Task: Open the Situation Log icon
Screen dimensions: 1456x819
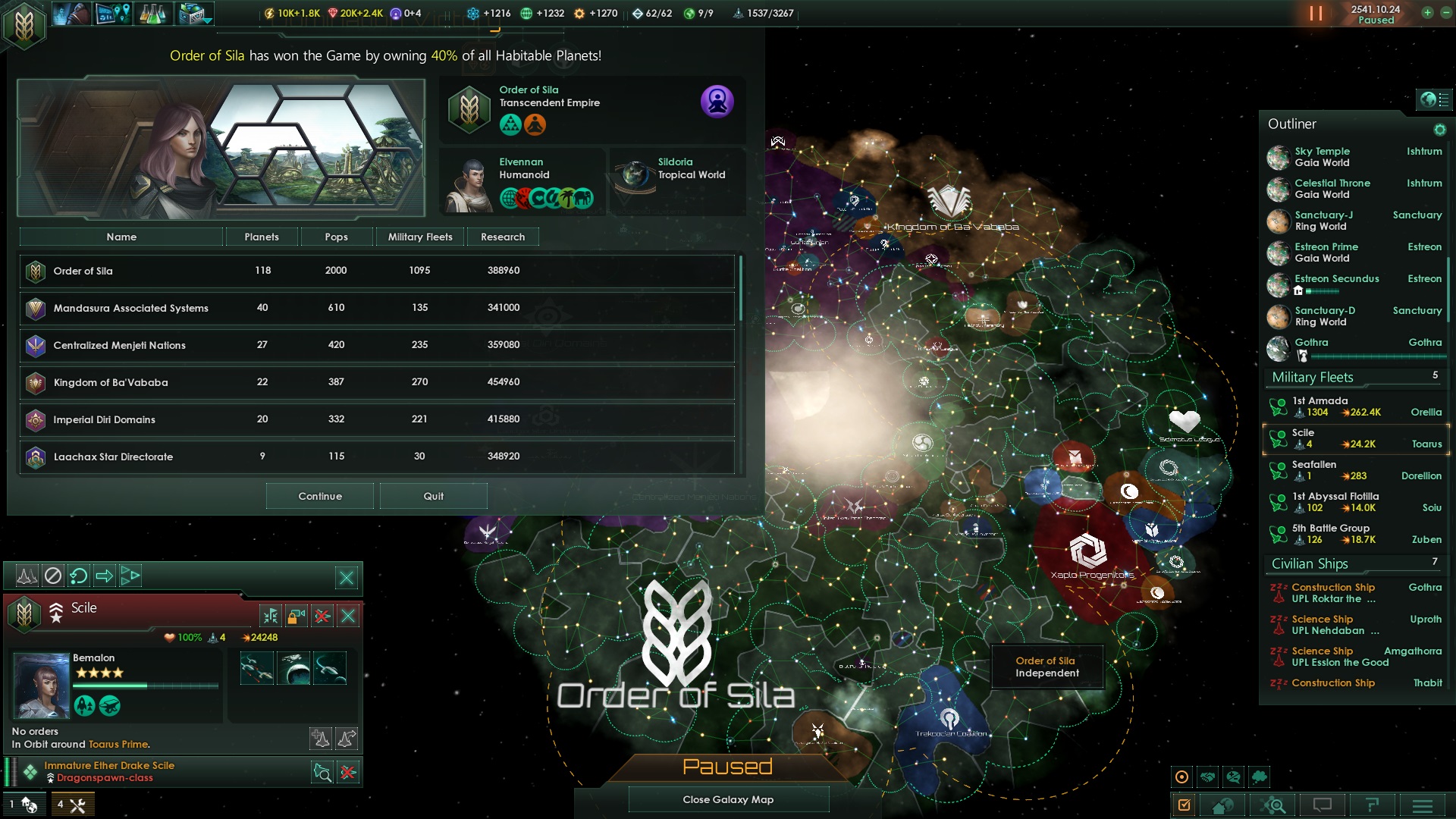Action: tap(112, 13)
